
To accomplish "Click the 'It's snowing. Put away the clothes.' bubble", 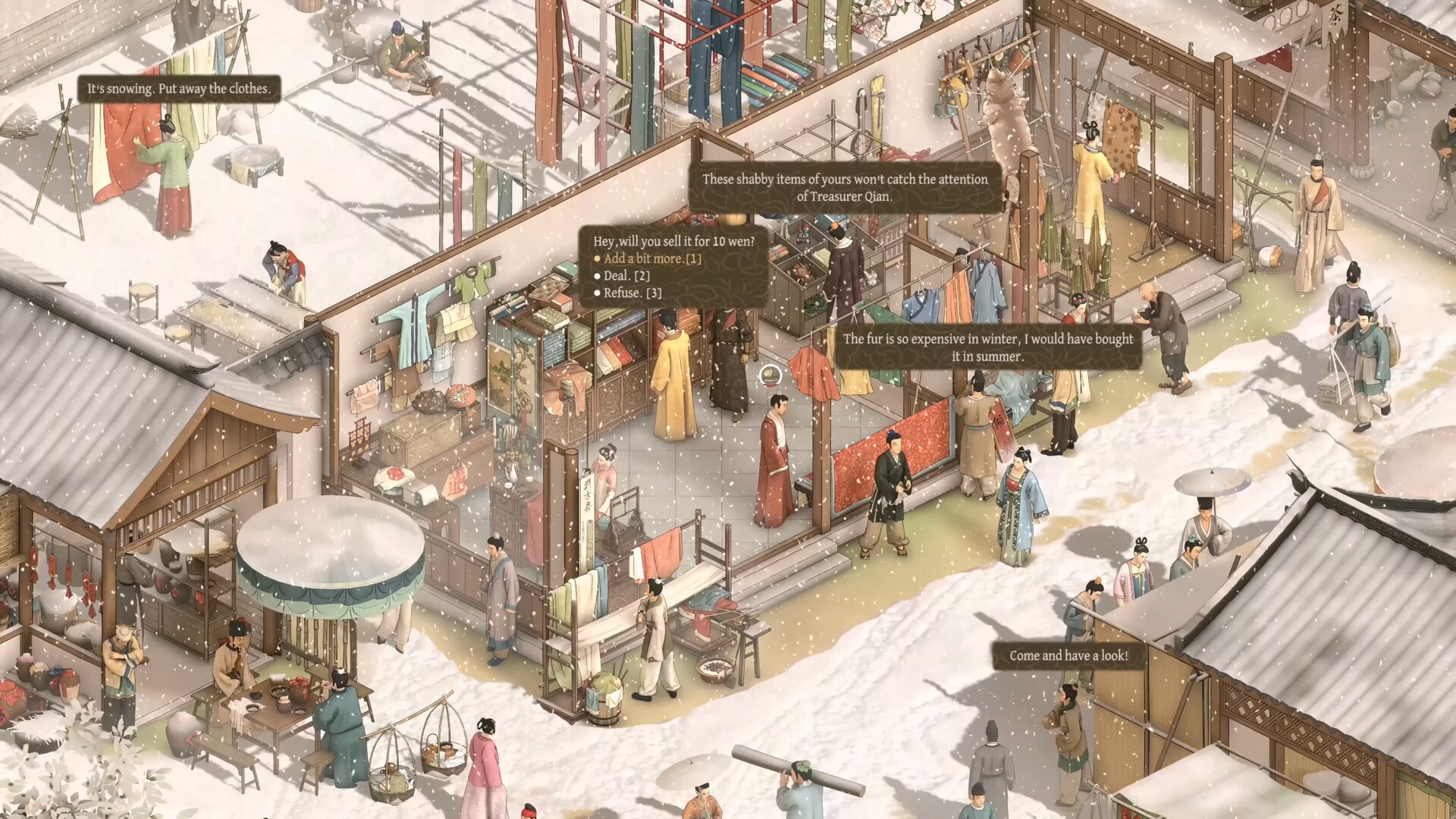I will (180, 89).
